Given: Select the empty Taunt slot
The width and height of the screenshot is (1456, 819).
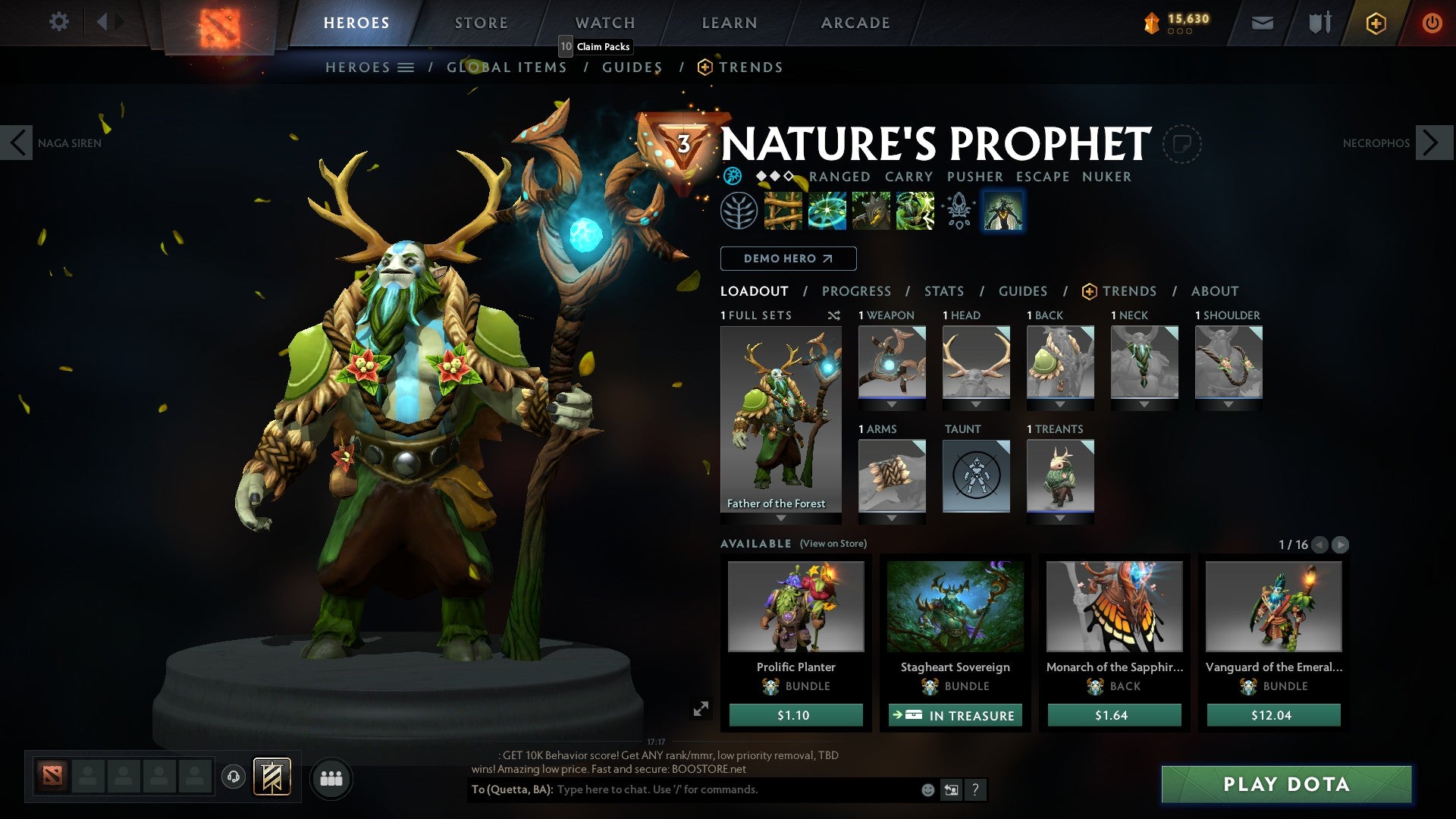Looking at the screenshot, I should pyautogui.click(x=976, y=476).
